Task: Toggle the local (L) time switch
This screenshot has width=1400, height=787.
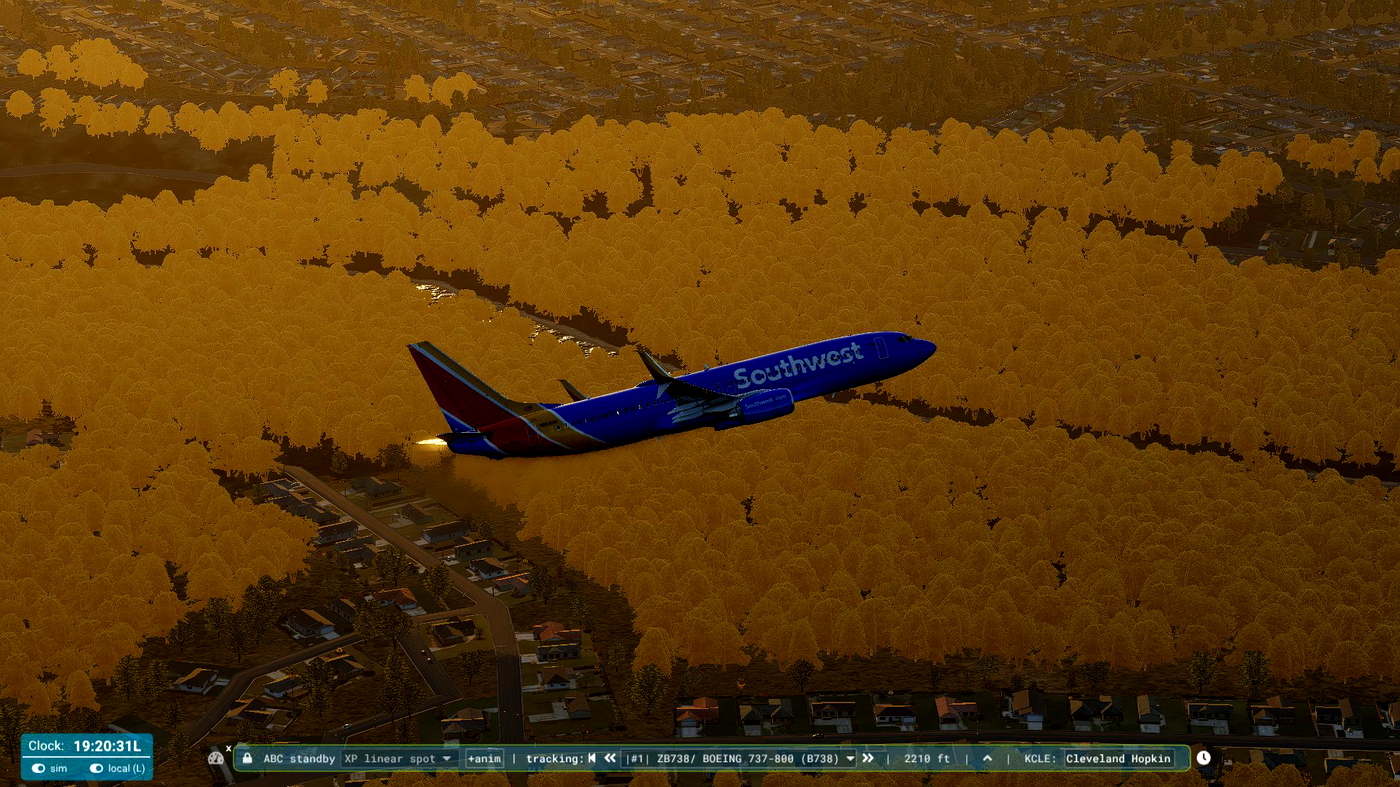Action: (x=96, y=769)
